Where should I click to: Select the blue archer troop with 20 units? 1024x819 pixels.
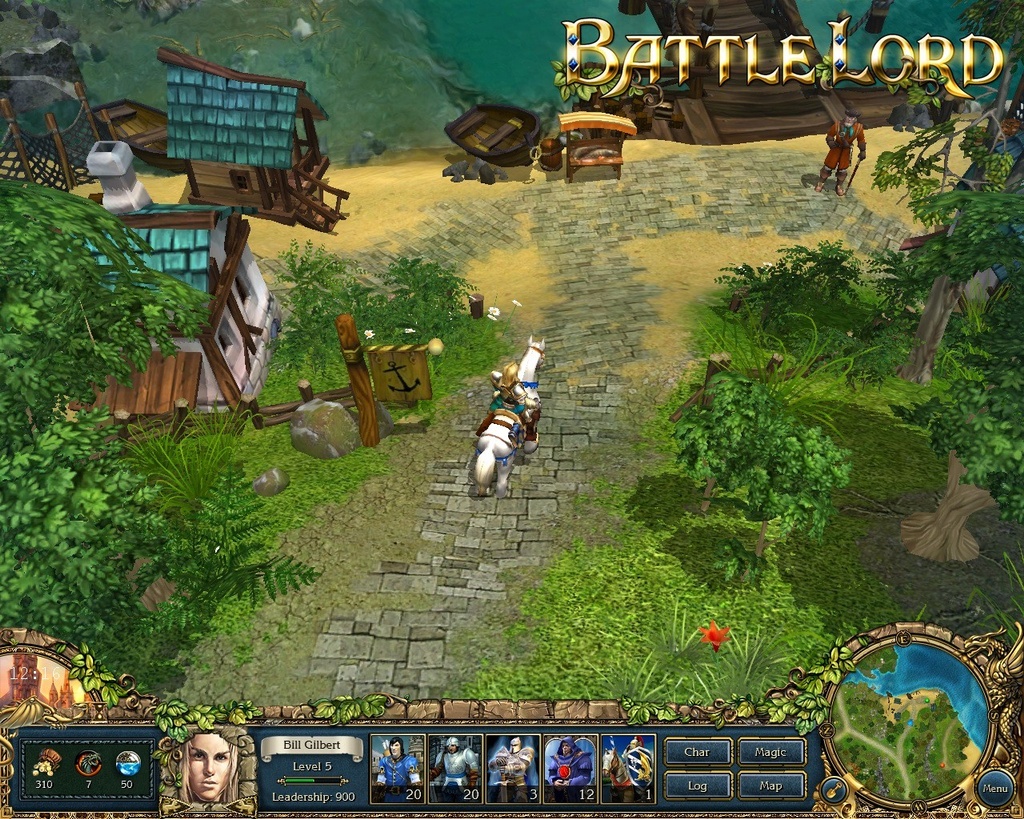[x=397, y=768]
